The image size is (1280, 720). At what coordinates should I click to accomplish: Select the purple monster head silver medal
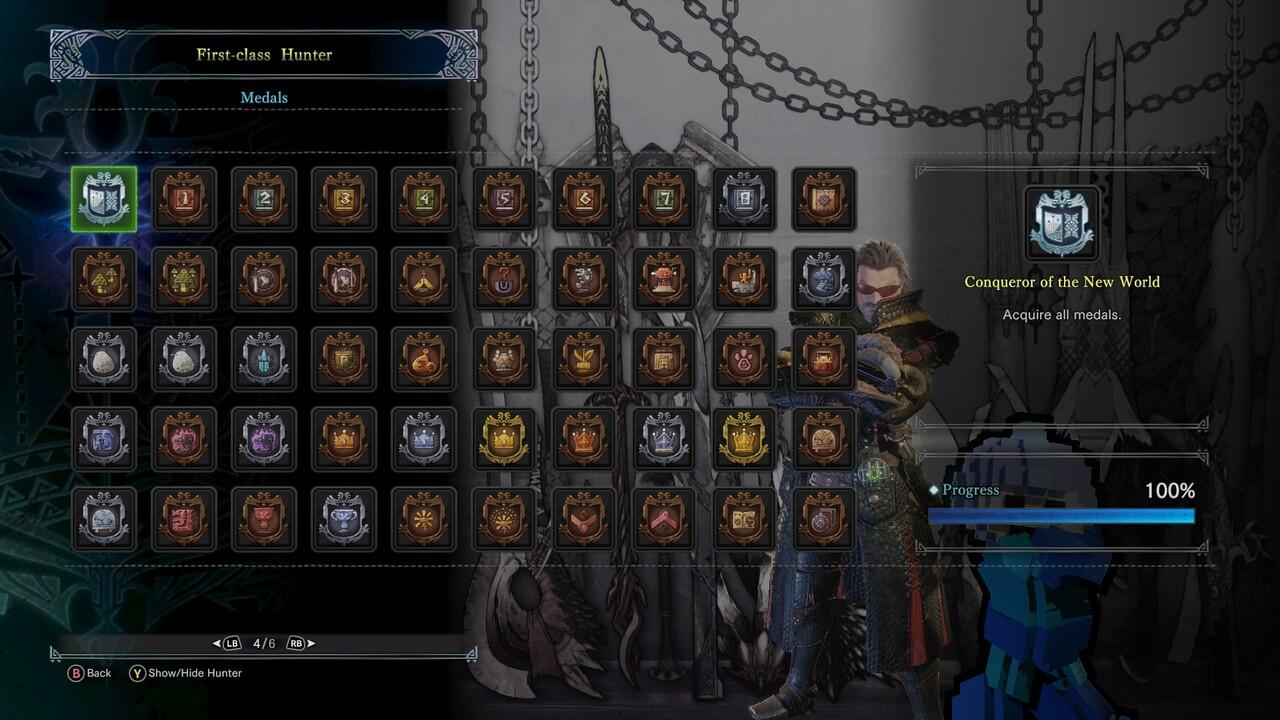pyautogui.click(x=264, y=440)
